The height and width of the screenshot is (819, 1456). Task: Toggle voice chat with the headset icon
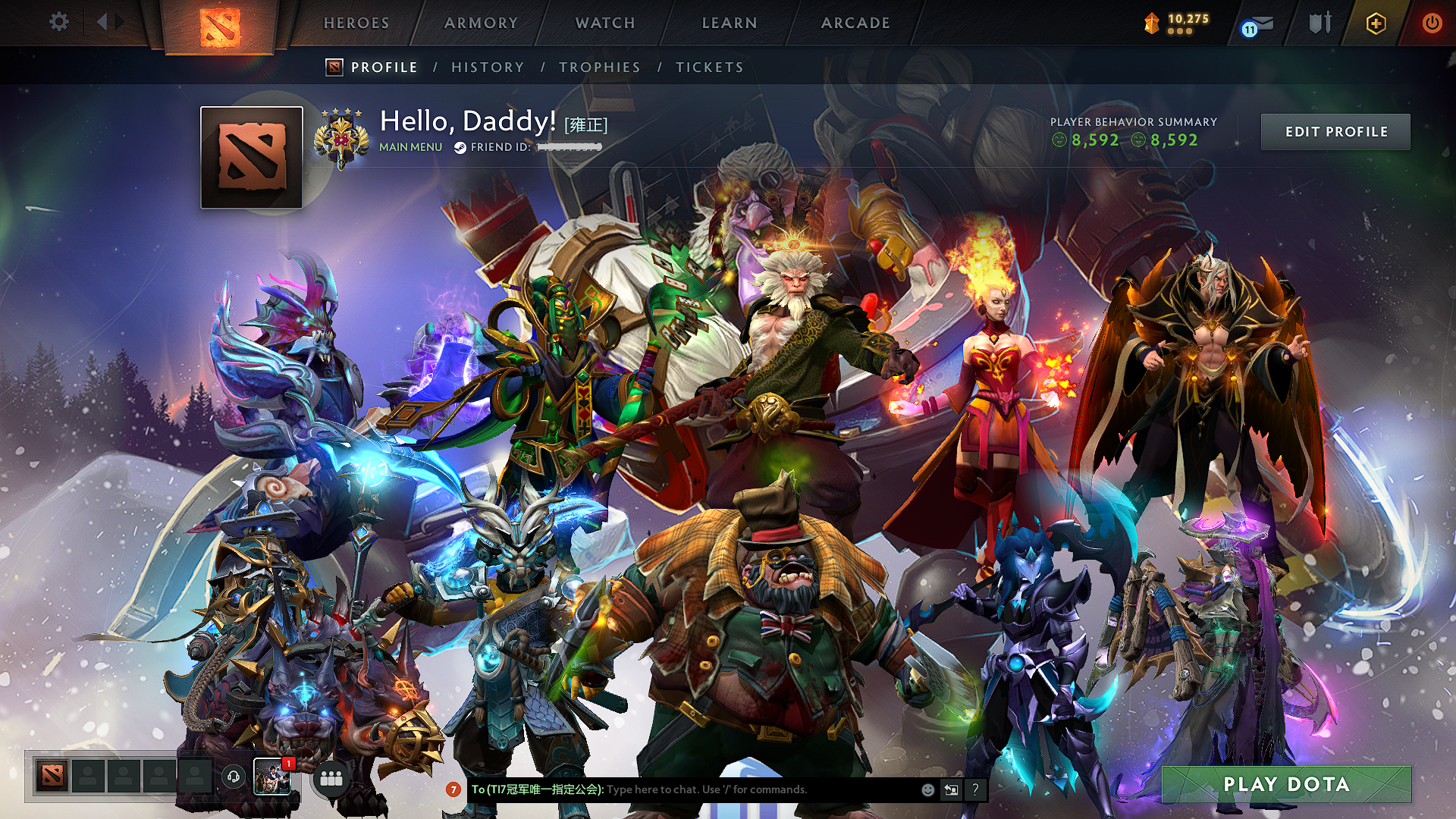234,777
